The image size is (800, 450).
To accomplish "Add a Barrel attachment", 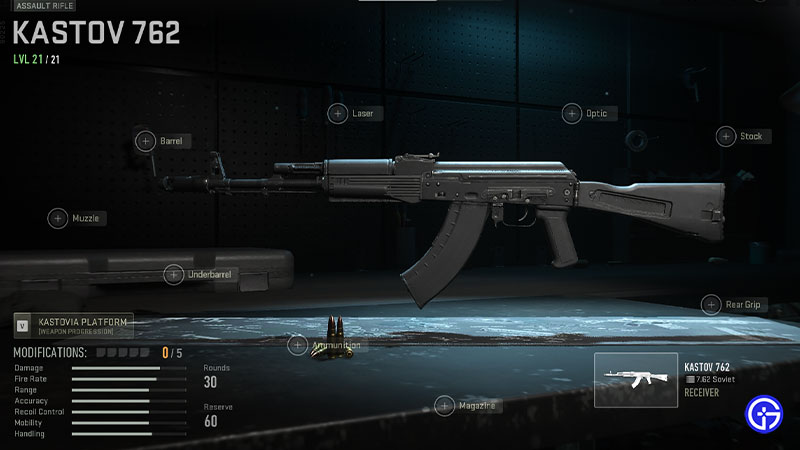I will point(144,141).
